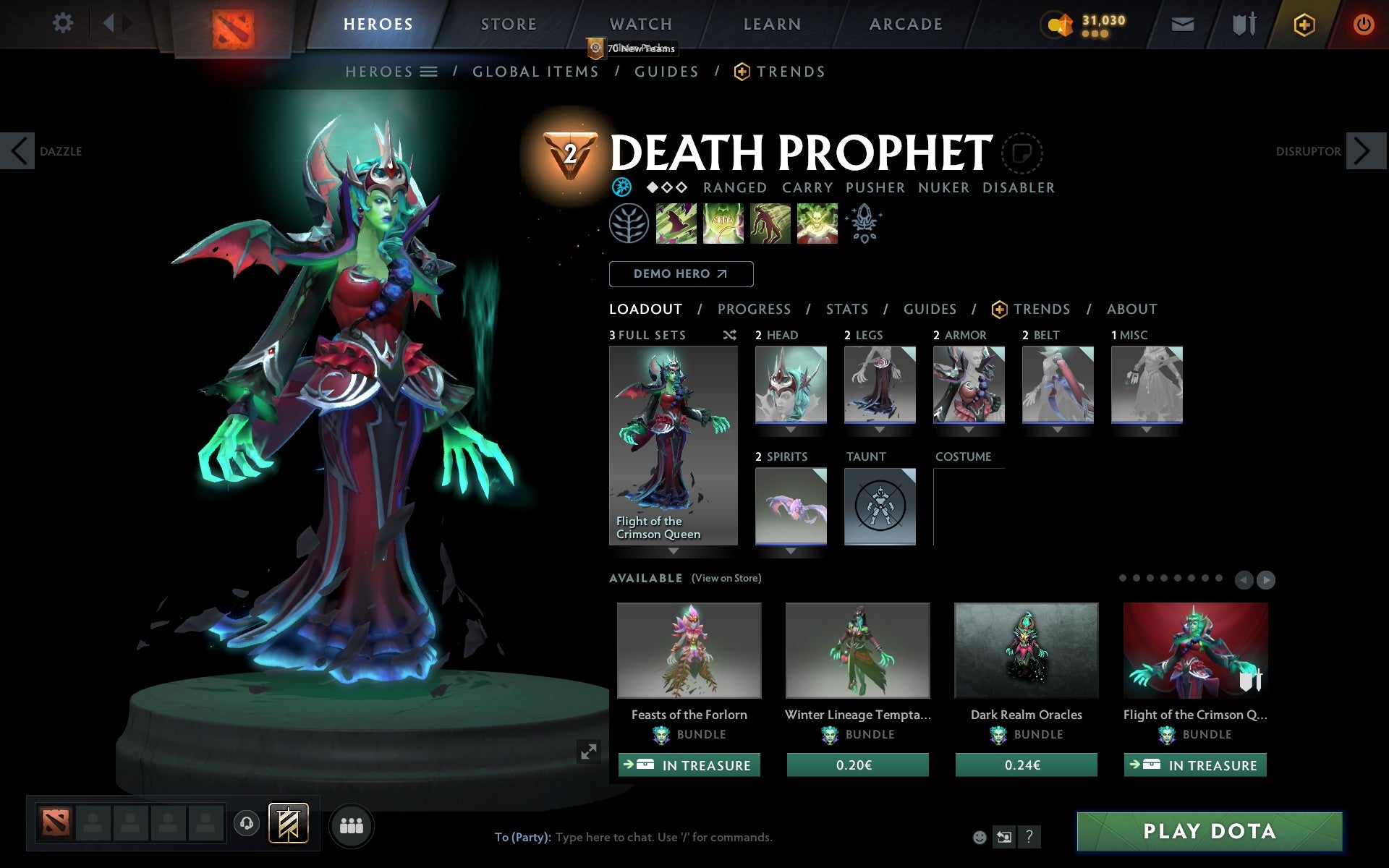Click the Exorcism ultimate ability icon
Viewport: 1389px width, 868px height.
click(817, 224)
